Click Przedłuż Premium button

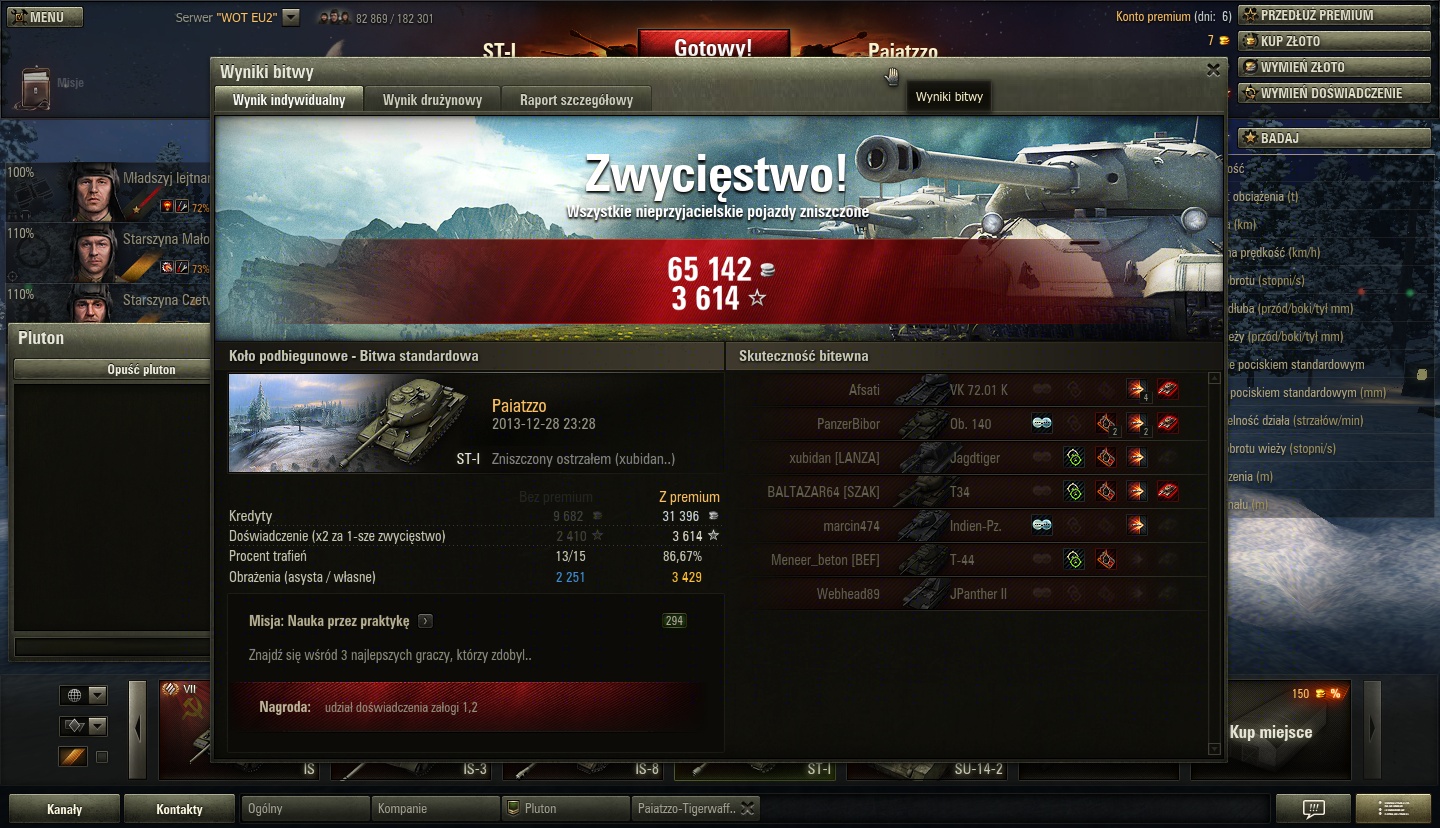click(1334, 15)
